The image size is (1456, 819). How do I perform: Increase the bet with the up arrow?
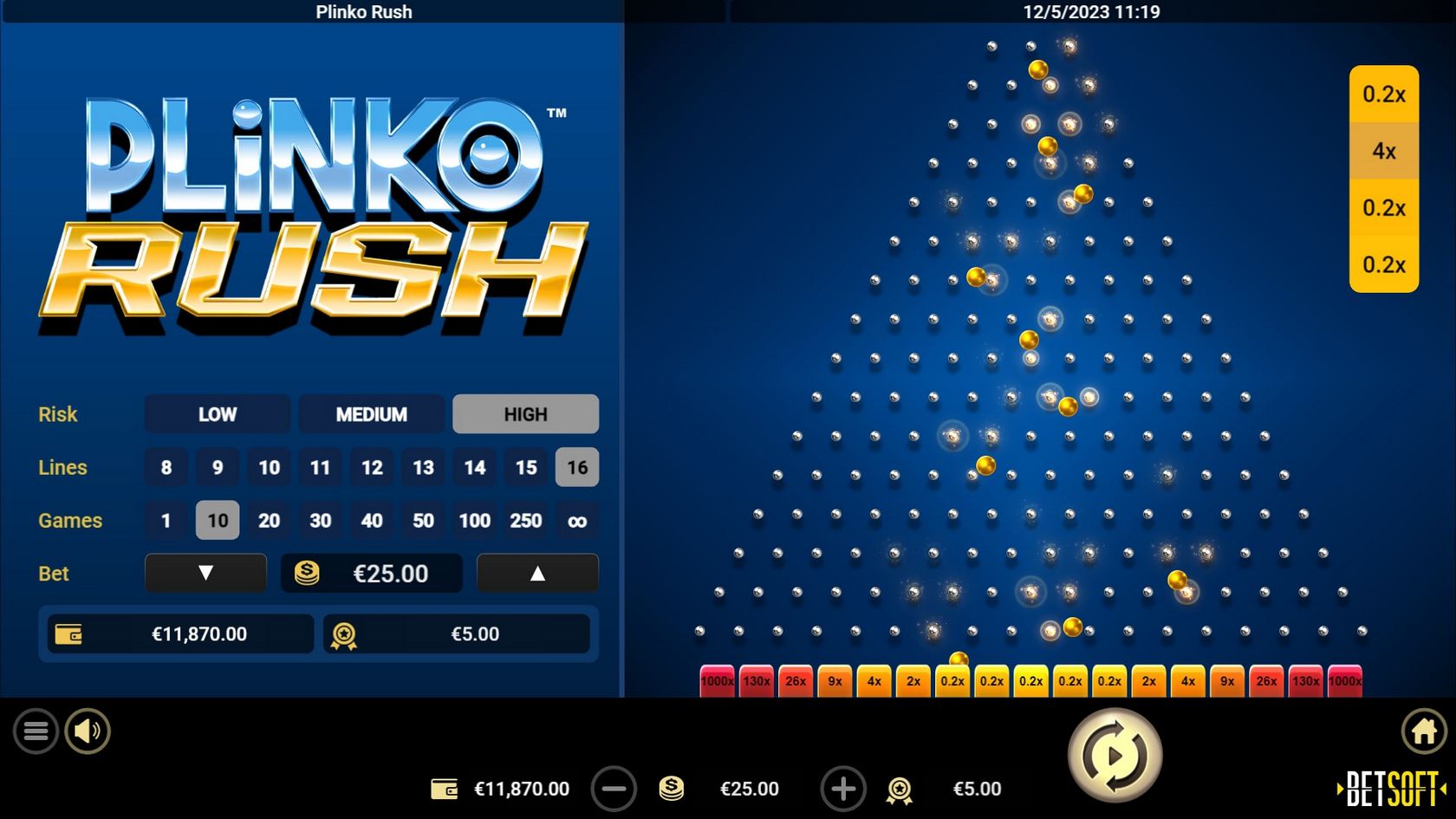[x=537, y=573]
